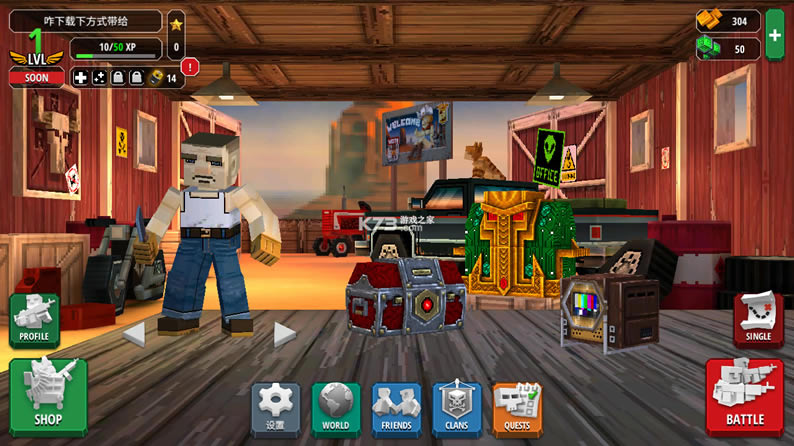The image size is (794, 446).
Task: Switch to previous character with left arrow
Action: [134, 334]
